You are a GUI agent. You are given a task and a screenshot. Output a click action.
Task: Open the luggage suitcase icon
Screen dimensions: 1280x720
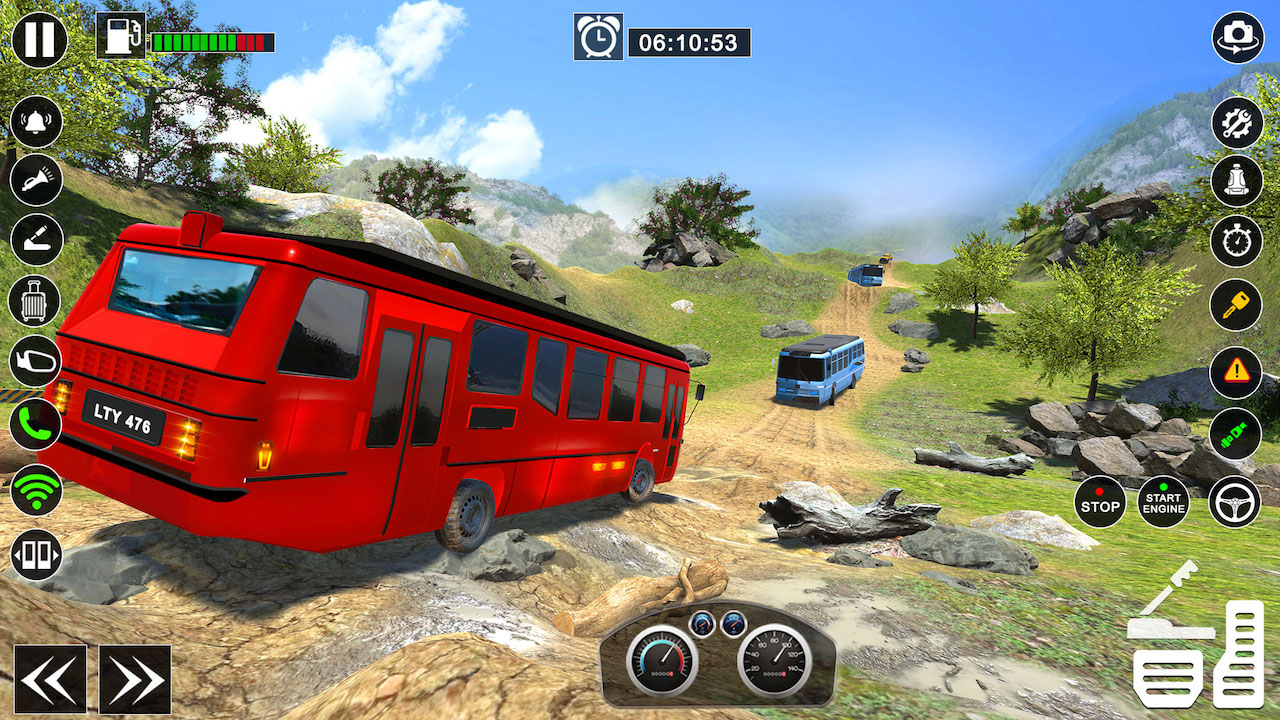(x=37, y=301)
